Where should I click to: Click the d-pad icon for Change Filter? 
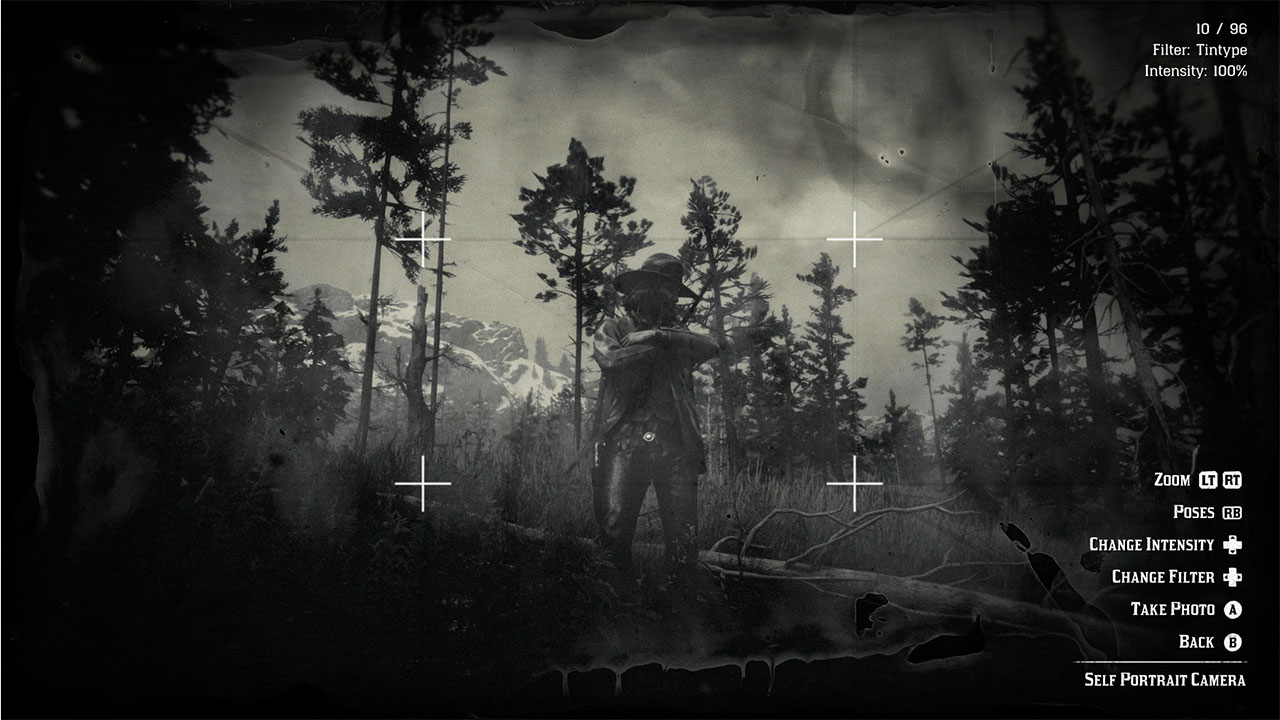point(1233,576)
